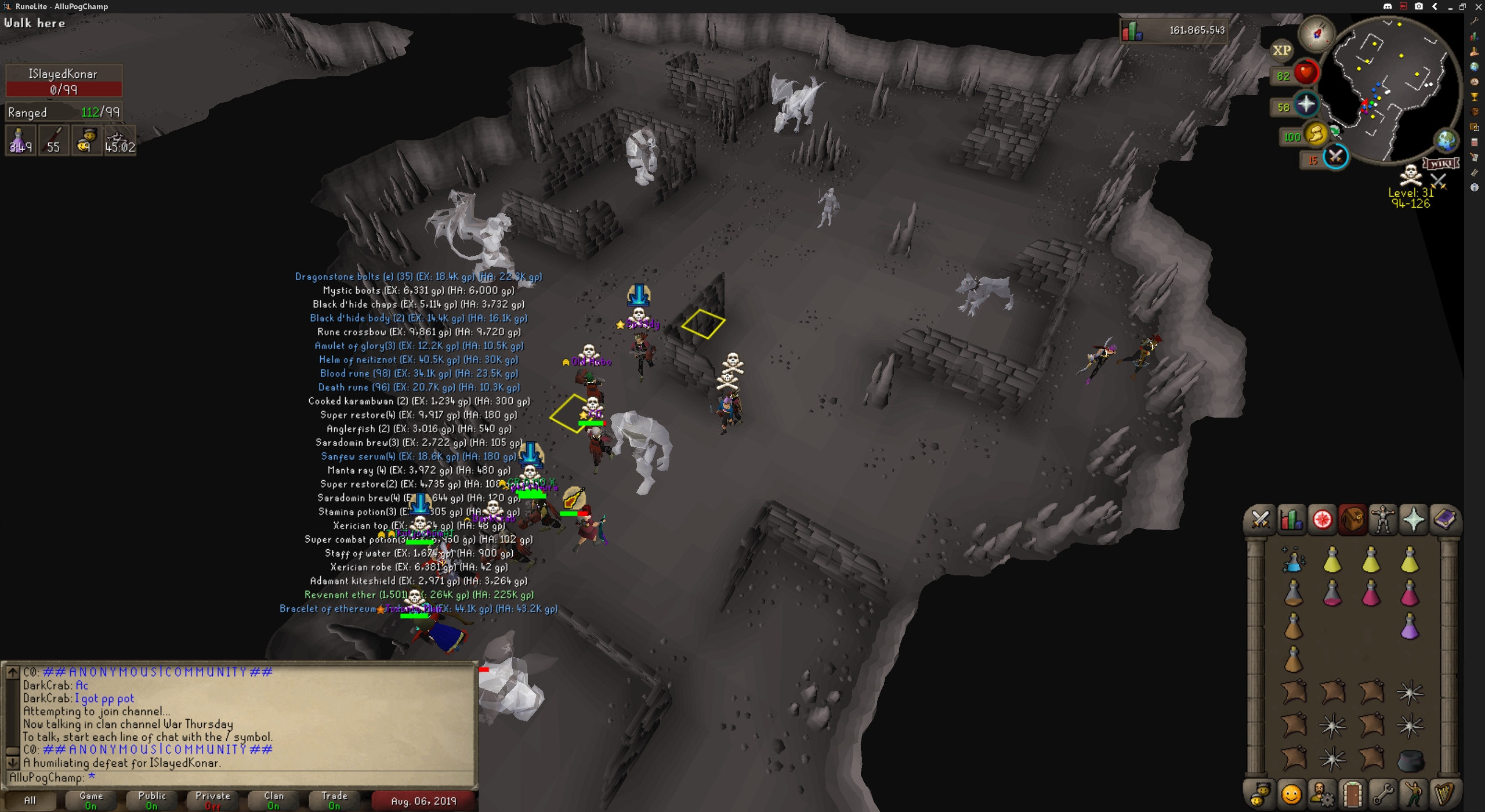Close the RuneLite window
1485x812 pixels.
[1478, 6]
